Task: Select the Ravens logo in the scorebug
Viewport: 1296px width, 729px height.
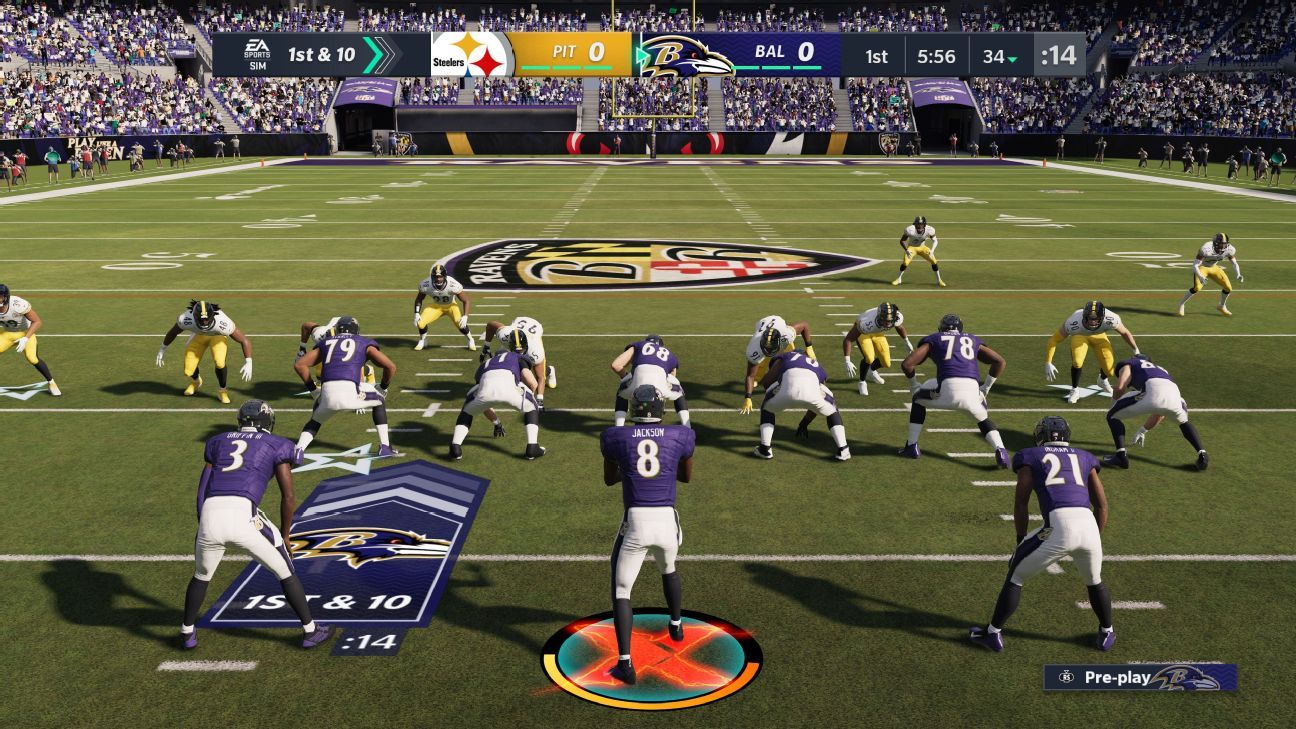Action: tap(687, 56)
